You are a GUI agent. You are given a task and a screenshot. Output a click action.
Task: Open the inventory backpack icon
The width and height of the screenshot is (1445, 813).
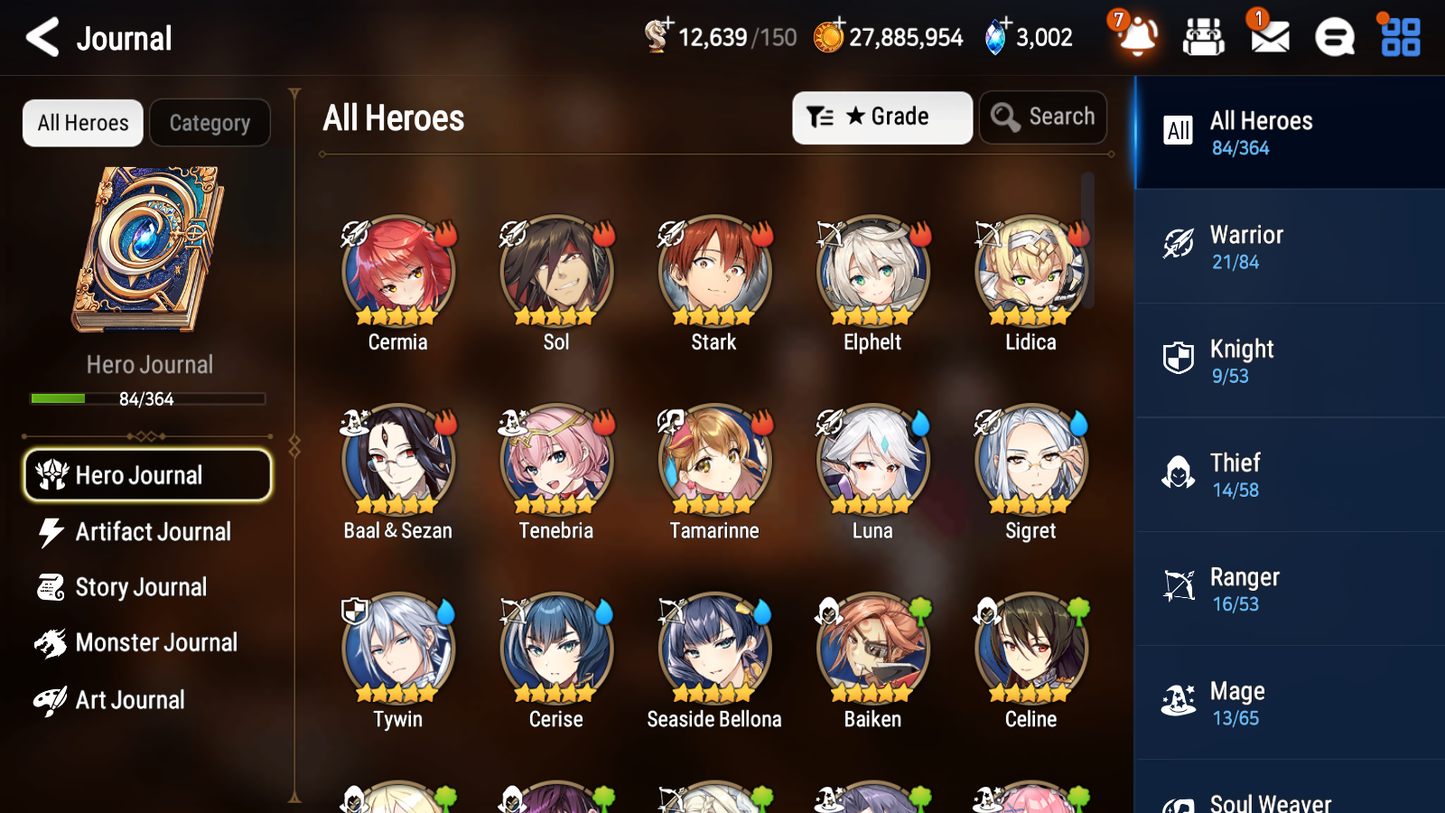(1203, 36)
